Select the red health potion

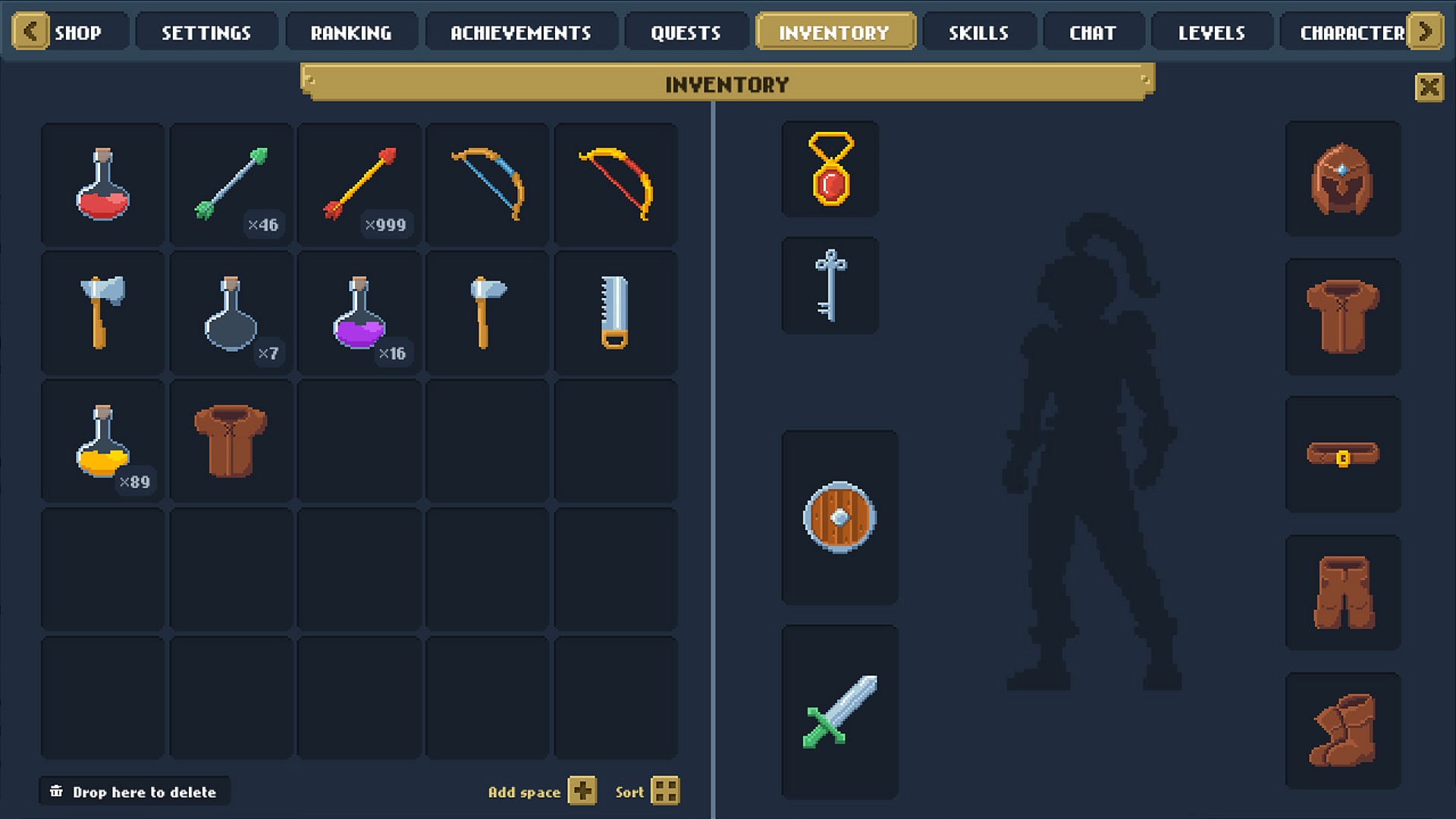click(x=102, y=184)
